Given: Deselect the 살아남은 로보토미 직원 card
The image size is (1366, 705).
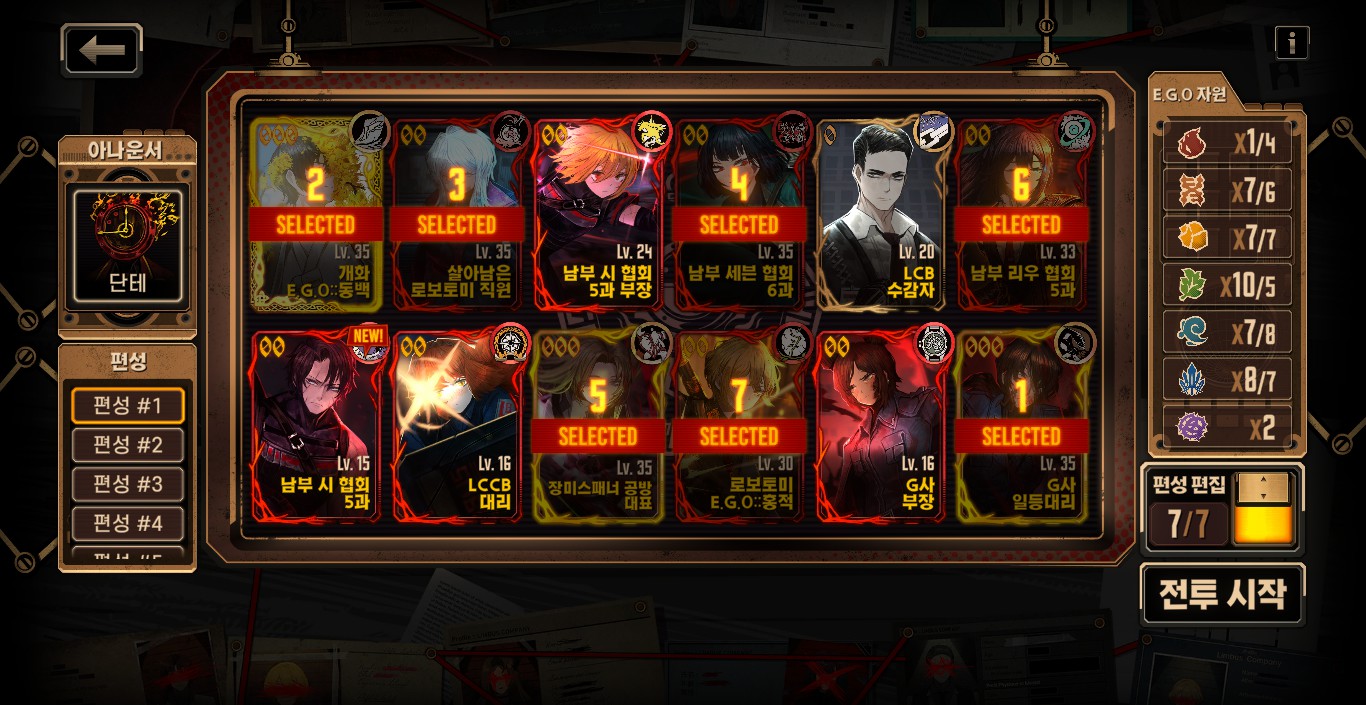Looking at the screenshot, I should [x=457, y=215].
